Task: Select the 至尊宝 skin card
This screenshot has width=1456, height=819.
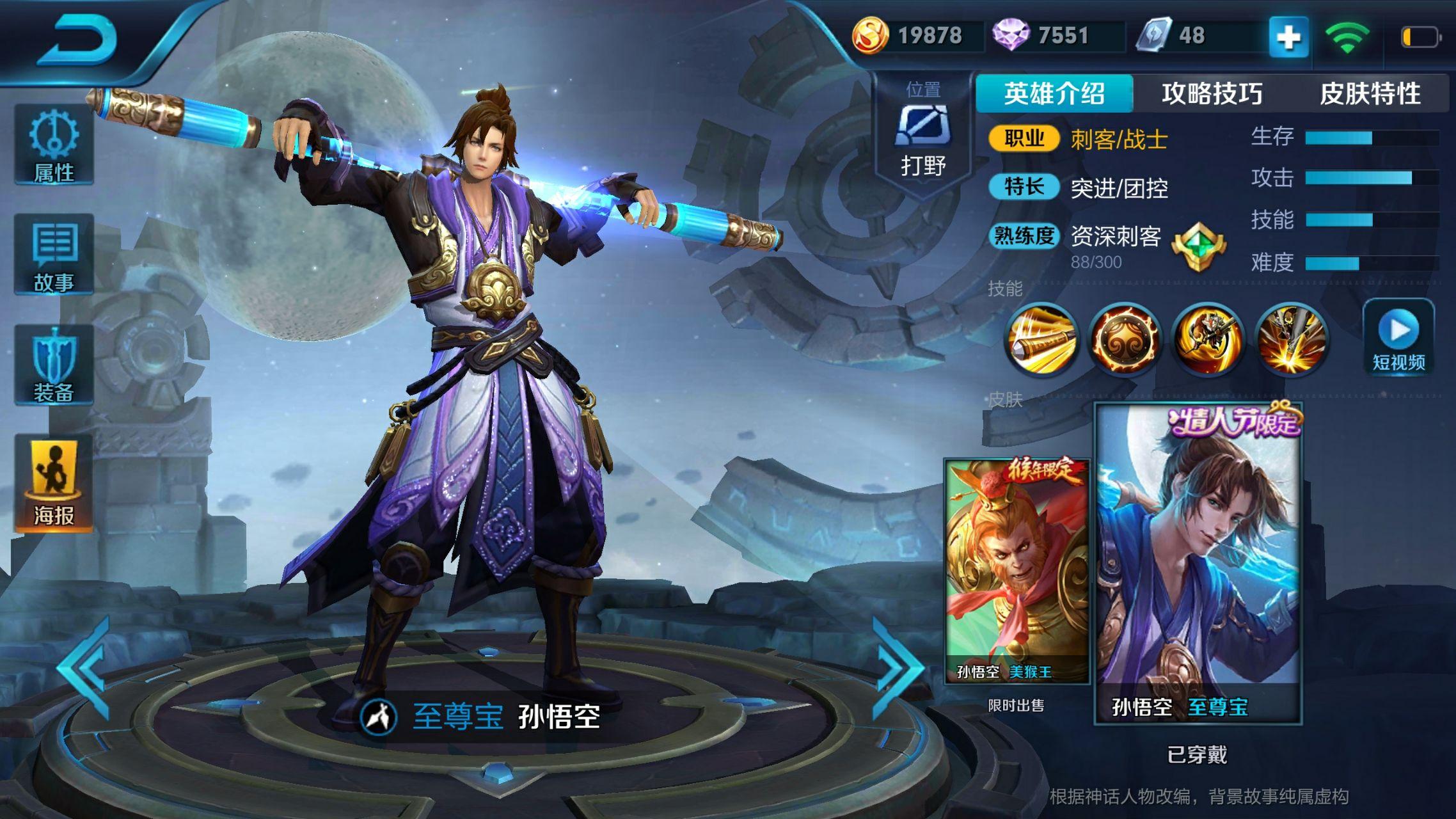Action: pyautogui.click(x=1198, y=563)
